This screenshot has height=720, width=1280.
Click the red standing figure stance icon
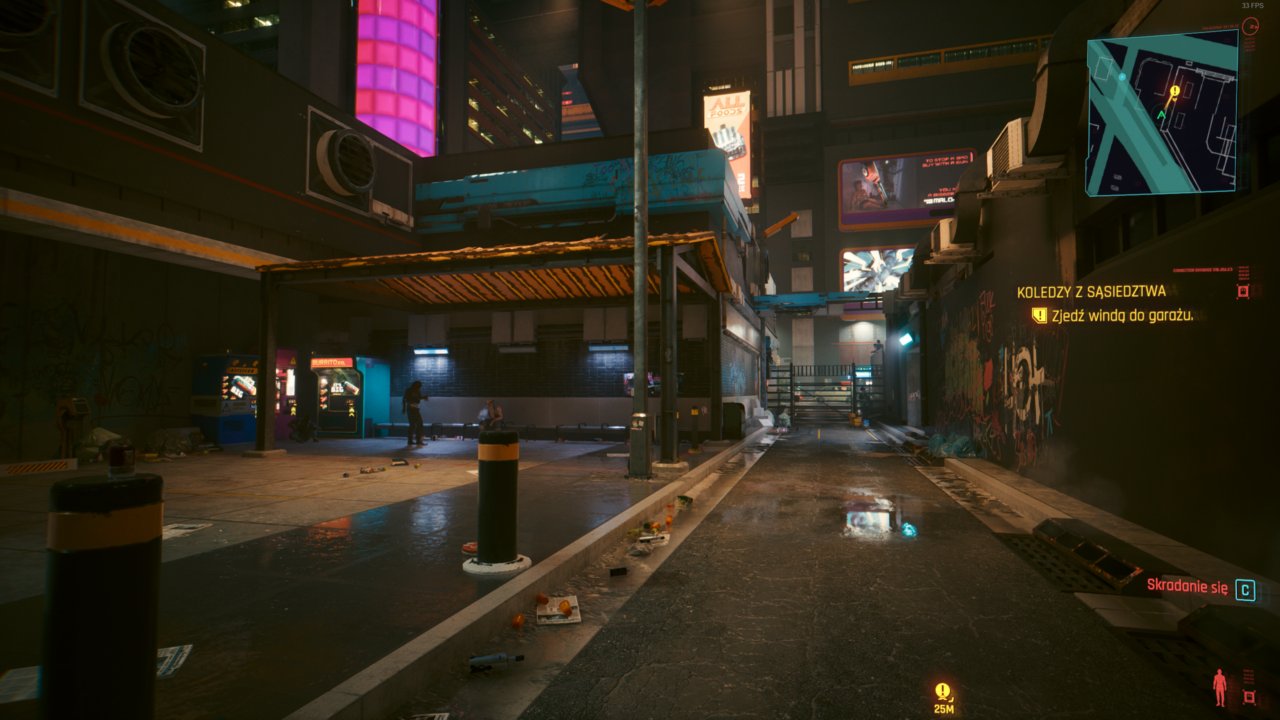click(1219, 687)
